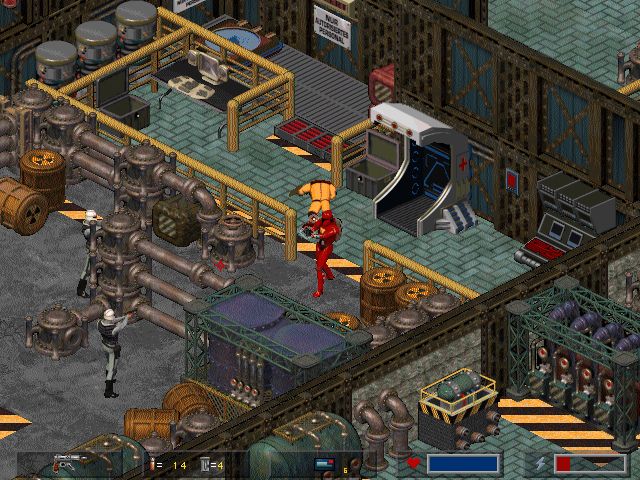The image size is (640, 480).
Task: Select the equipped weapon icon
Action: pyautogui.click(x=69, y=463)
